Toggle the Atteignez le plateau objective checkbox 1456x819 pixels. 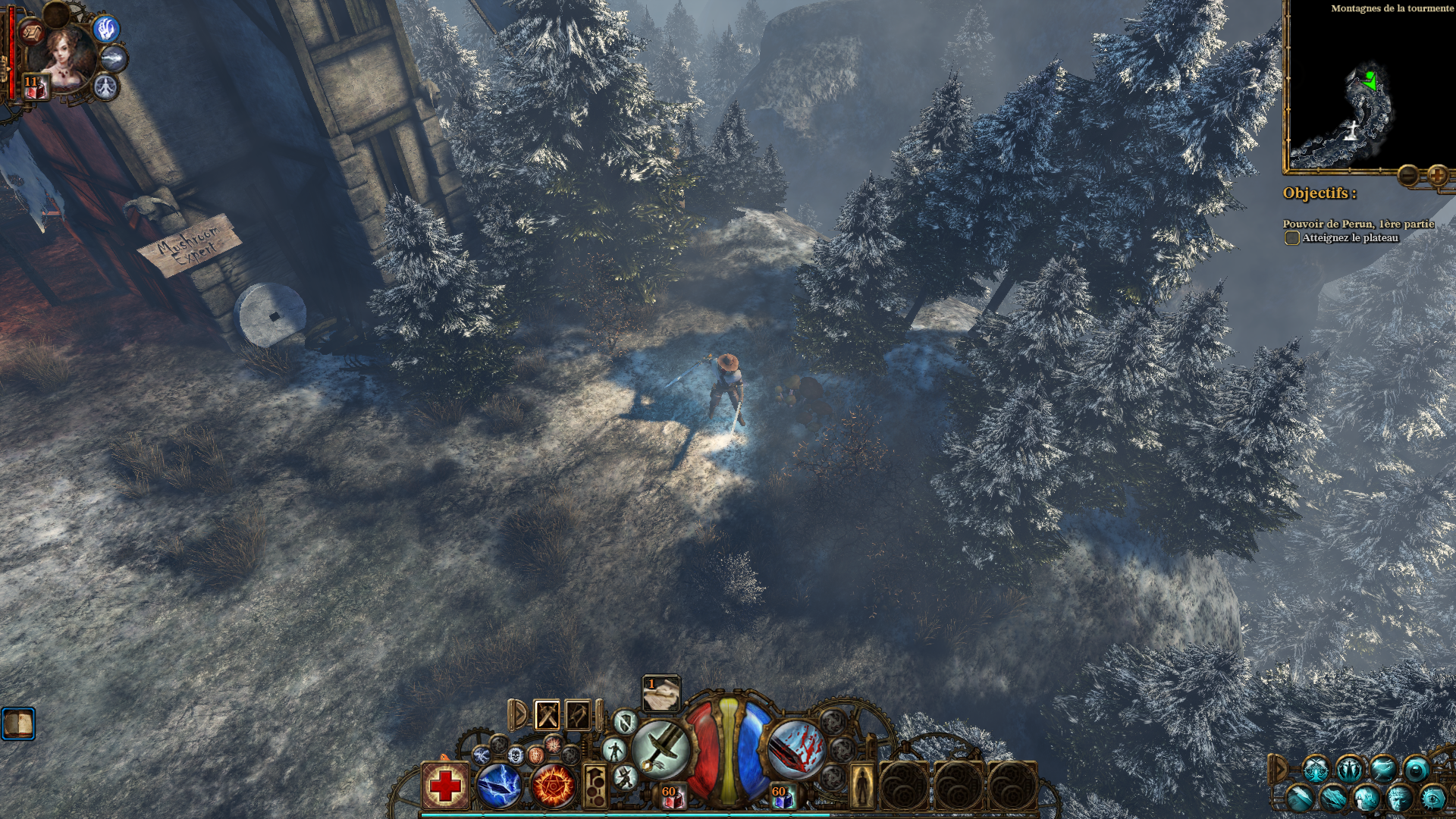click(1291, 238)
